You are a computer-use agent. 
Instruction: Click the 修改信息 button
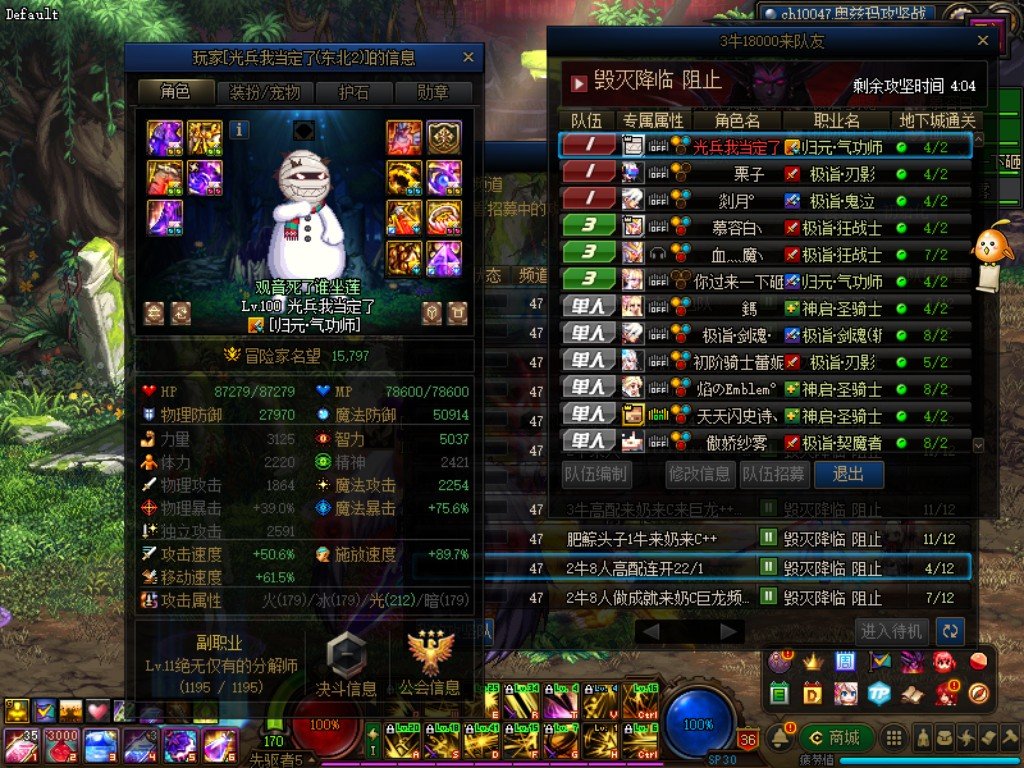[700, 474]
